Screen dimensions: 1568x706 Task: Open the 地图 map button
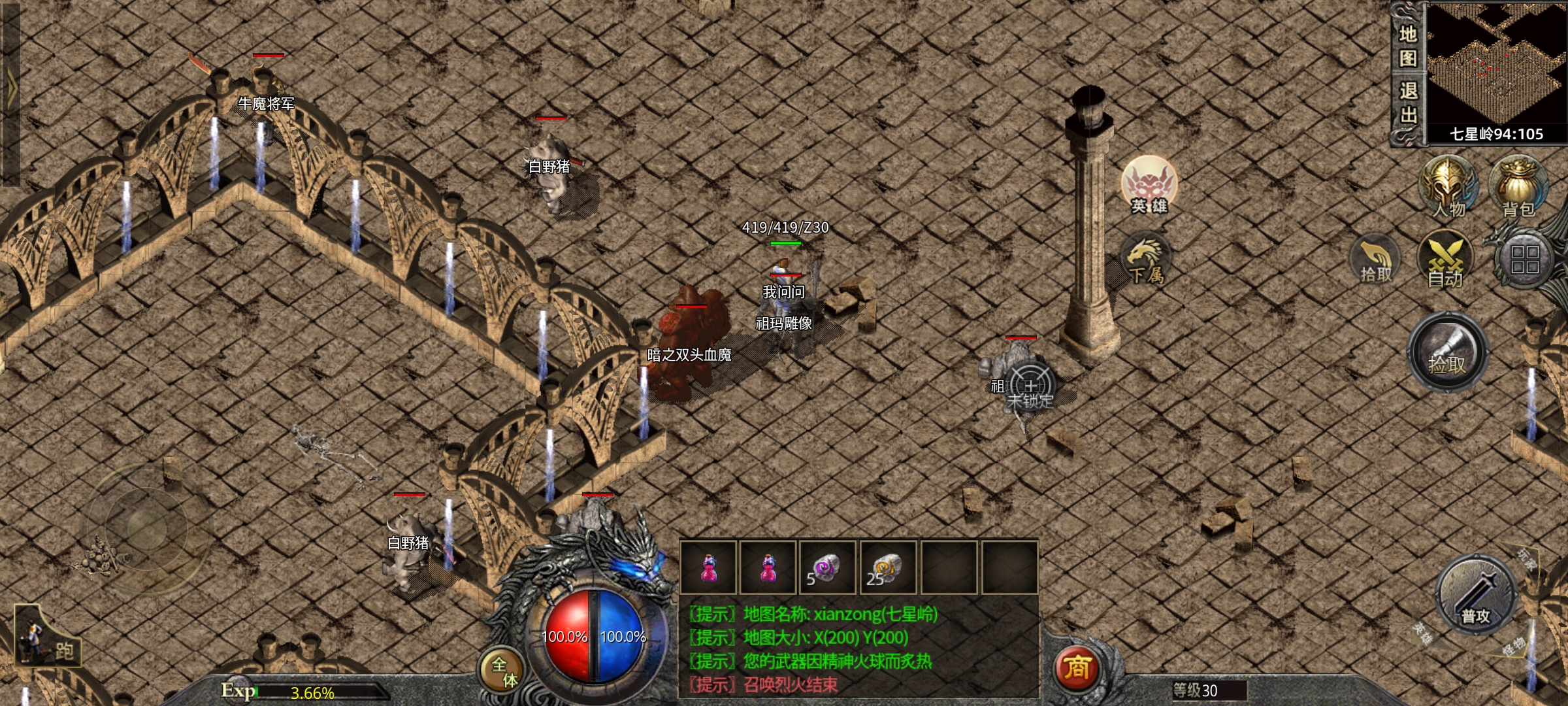[1408, 46]
